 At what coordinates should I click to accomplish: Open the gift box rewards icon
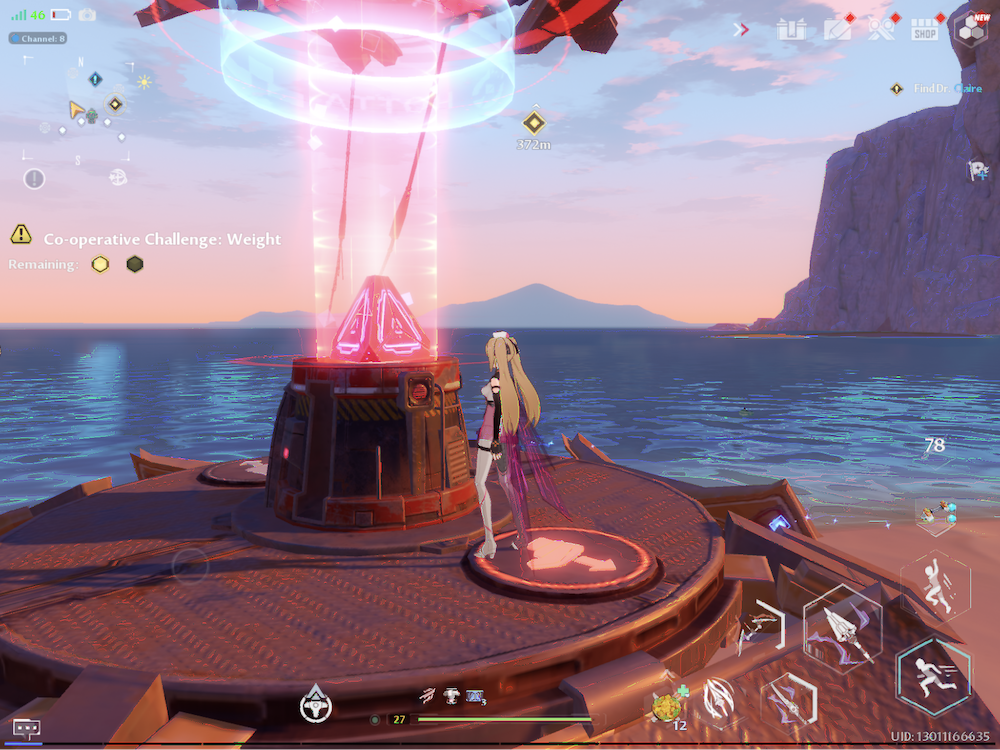(791, 29)
